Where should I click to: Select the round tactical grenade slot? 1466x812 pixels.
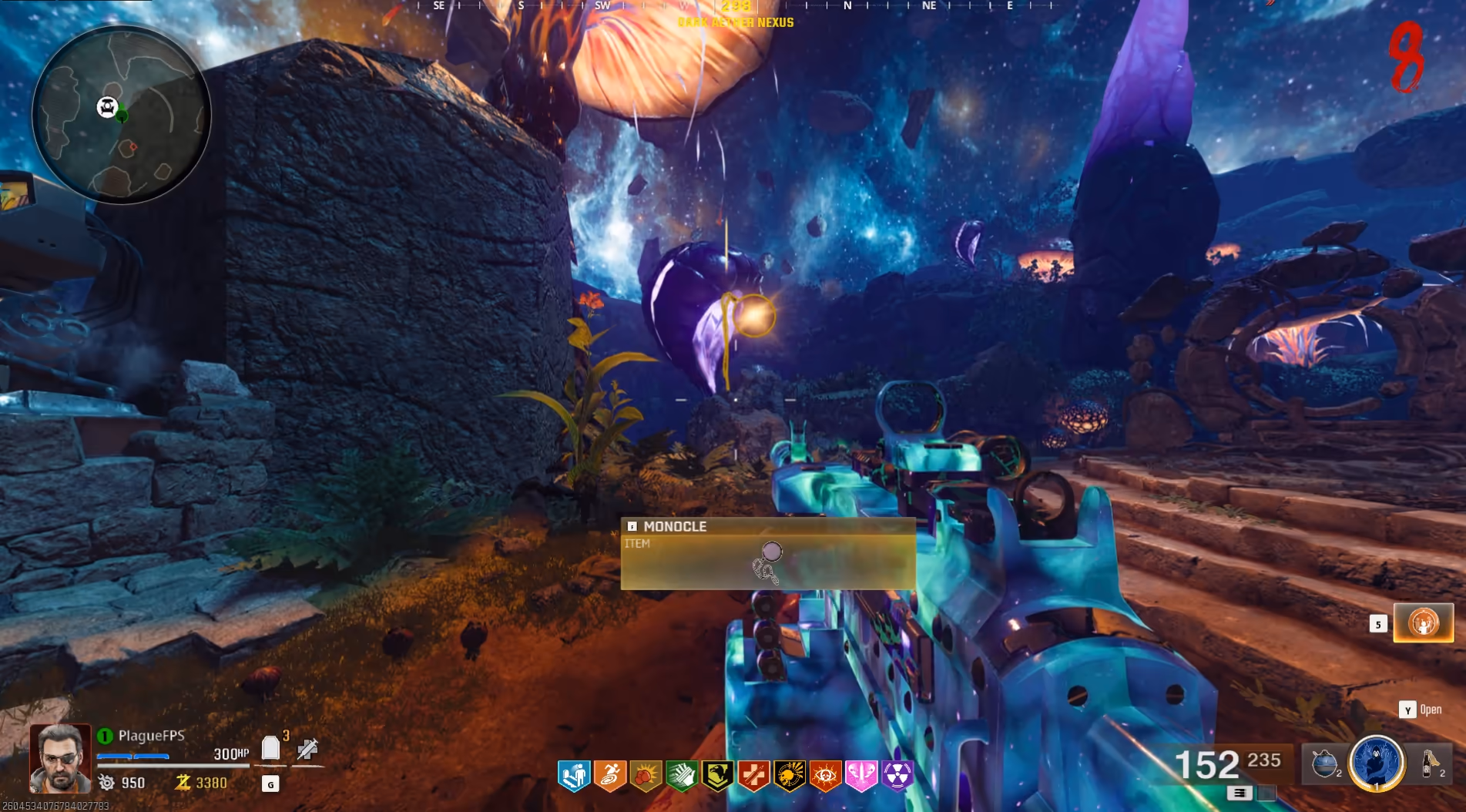(x=1325, y=763)
